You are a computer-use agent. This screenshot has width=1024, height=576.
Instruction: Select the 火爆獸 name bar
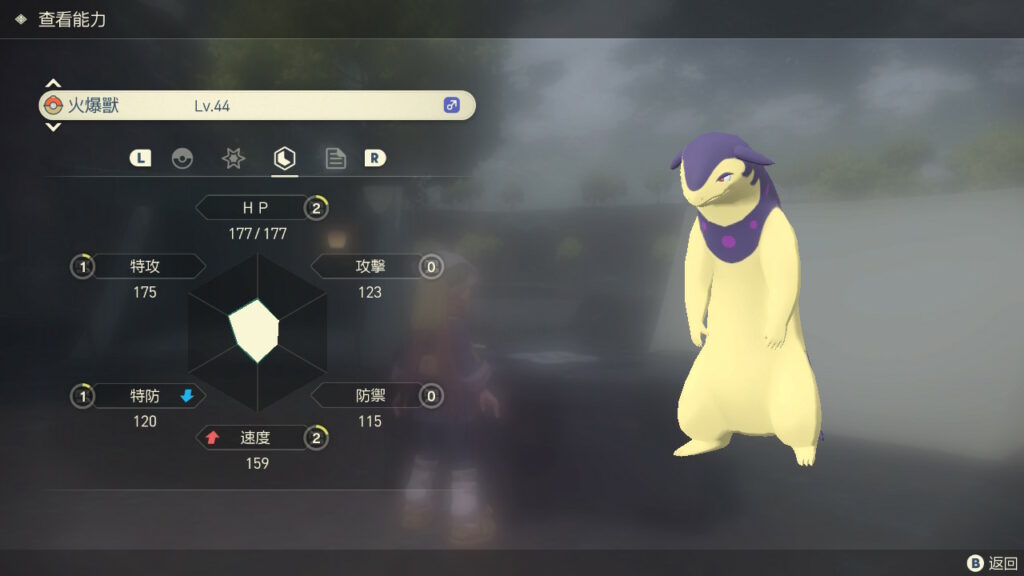point(256,105)
